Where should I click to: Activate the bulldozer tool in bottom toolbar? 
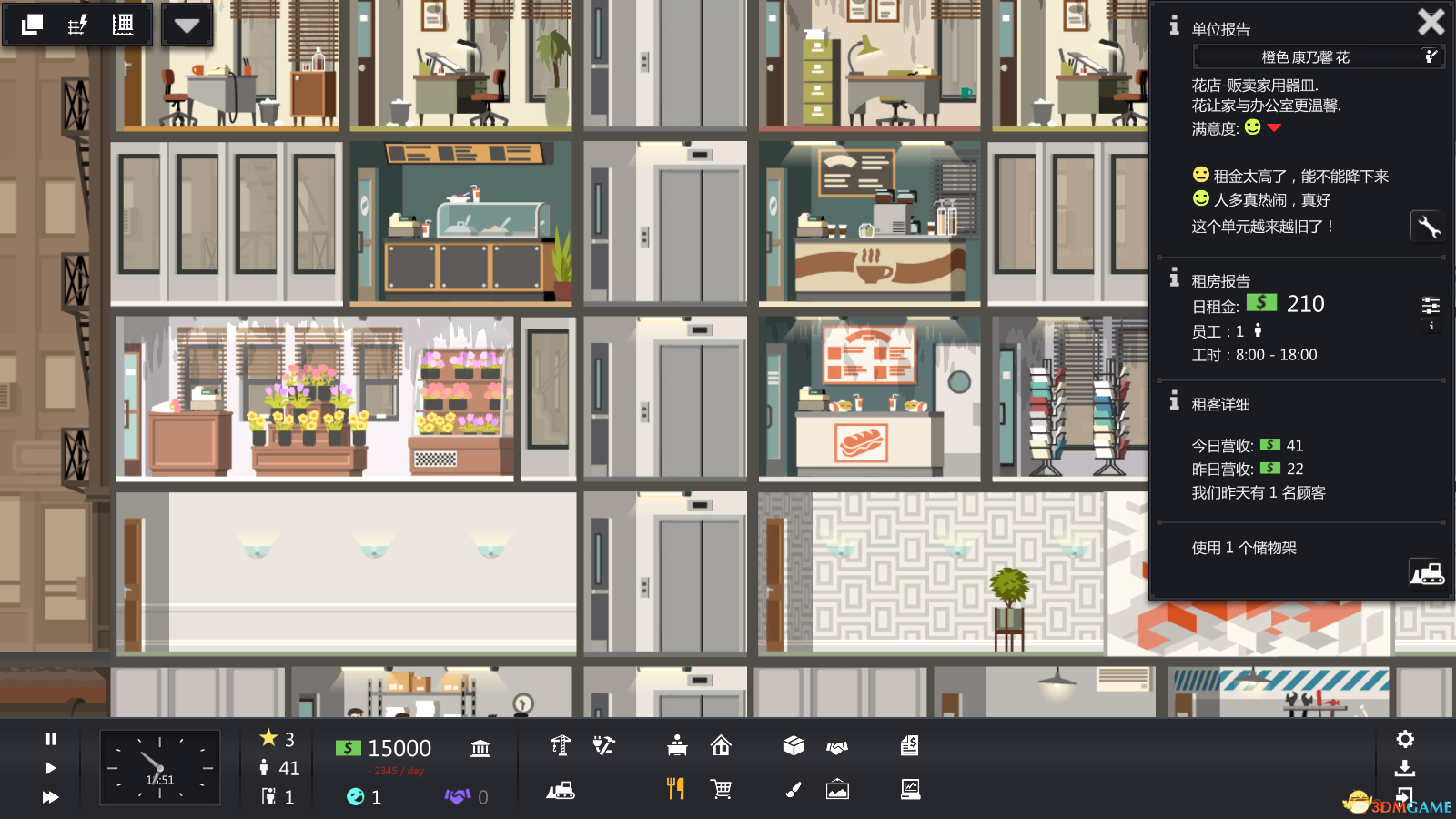(x=561, y=790)
